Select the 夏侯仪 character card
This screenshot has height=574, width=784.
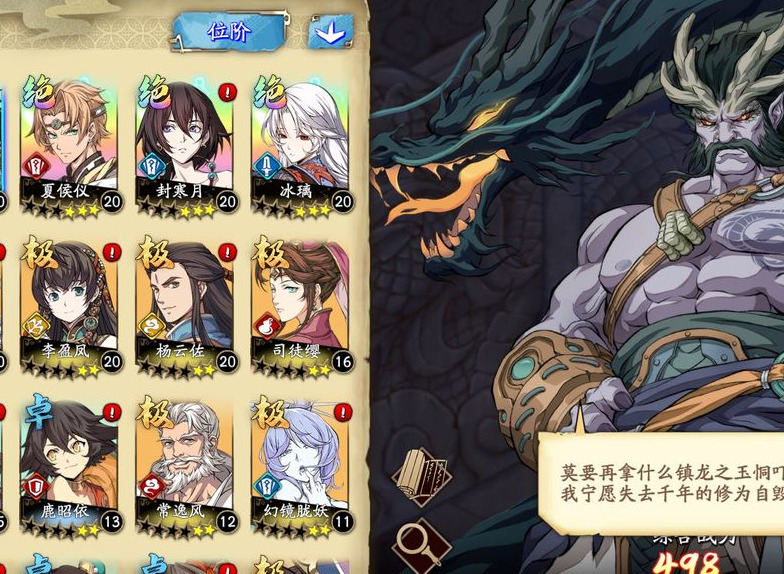point(68,141)
